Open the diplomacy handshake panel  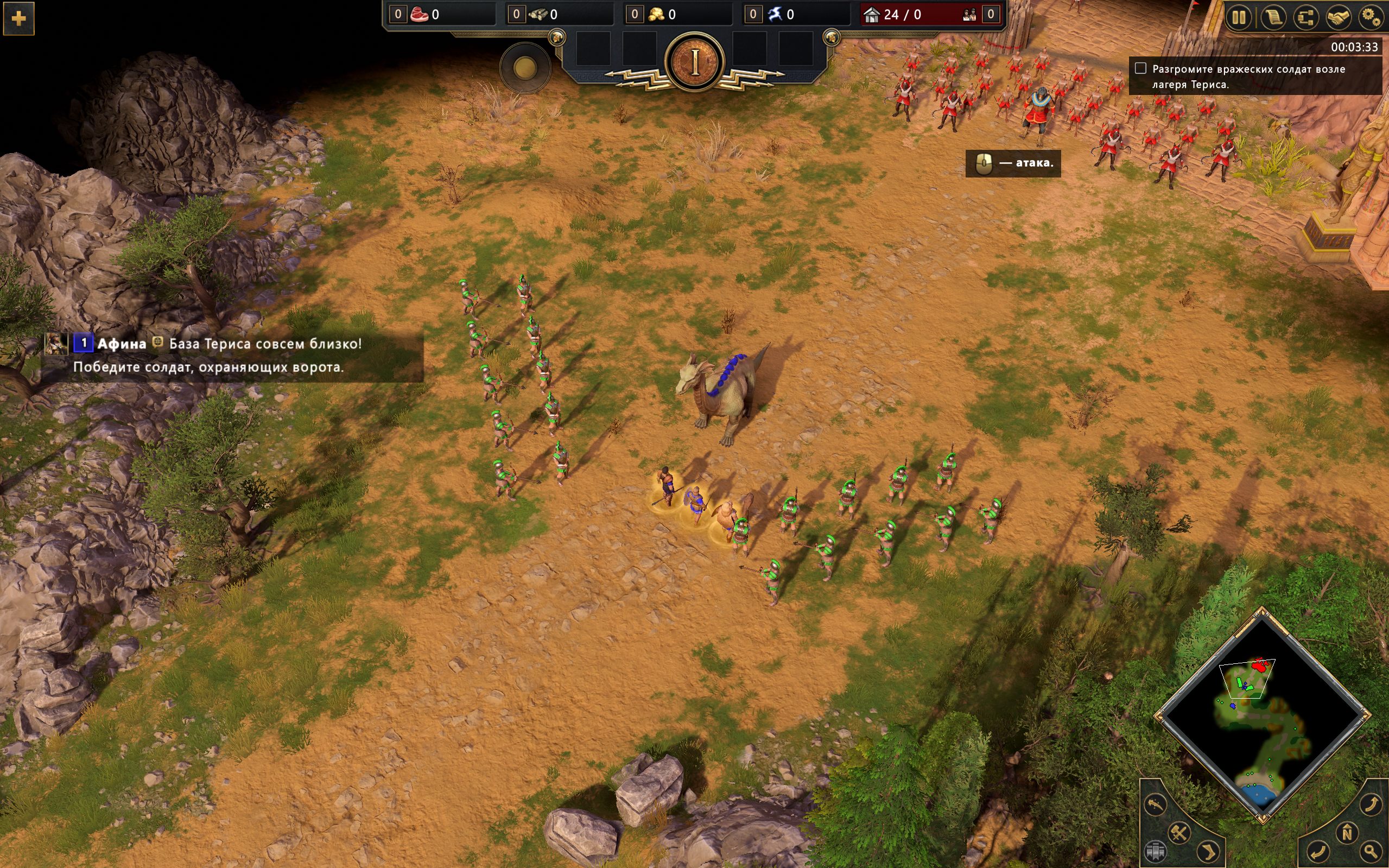tap(1339, 17)
